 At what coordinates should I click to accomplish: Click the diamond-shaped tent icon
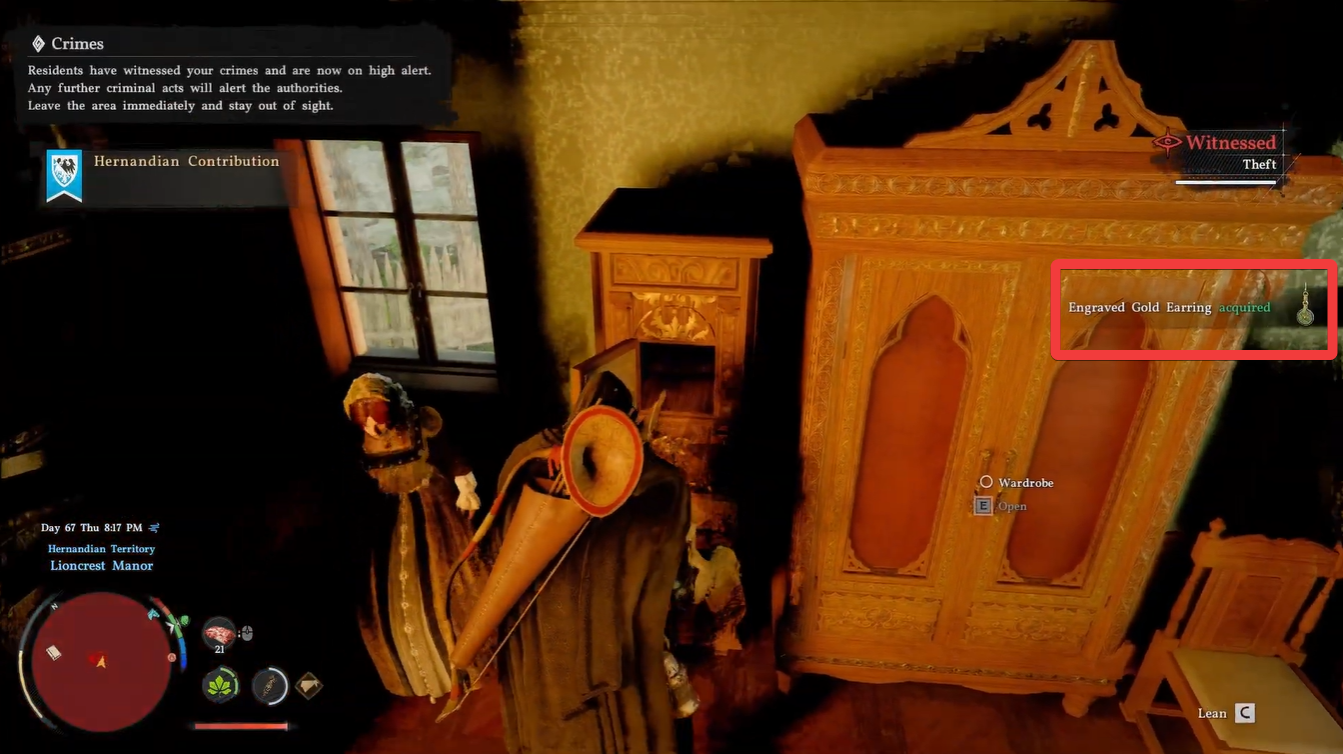point(309,686)
